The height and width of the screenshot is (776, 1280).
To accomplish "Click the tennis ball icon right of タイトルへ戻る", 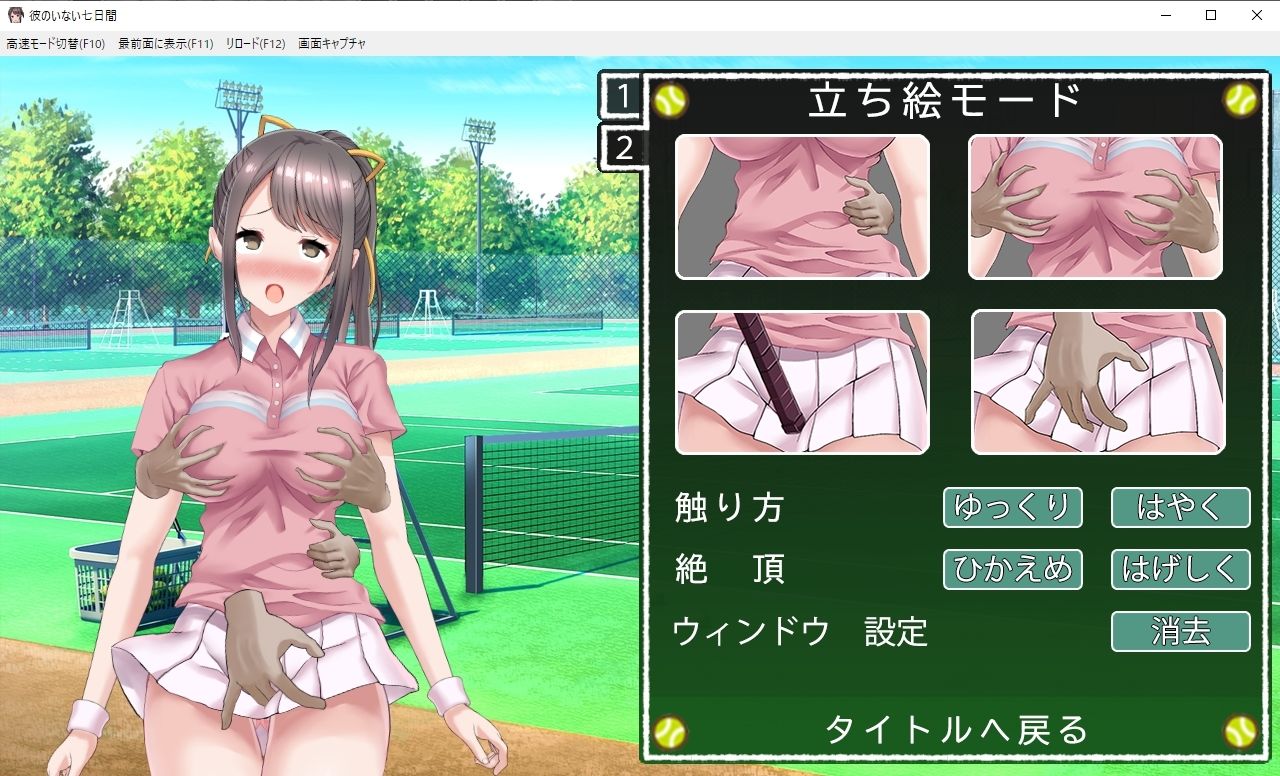I will click(x=1237, y=731).
